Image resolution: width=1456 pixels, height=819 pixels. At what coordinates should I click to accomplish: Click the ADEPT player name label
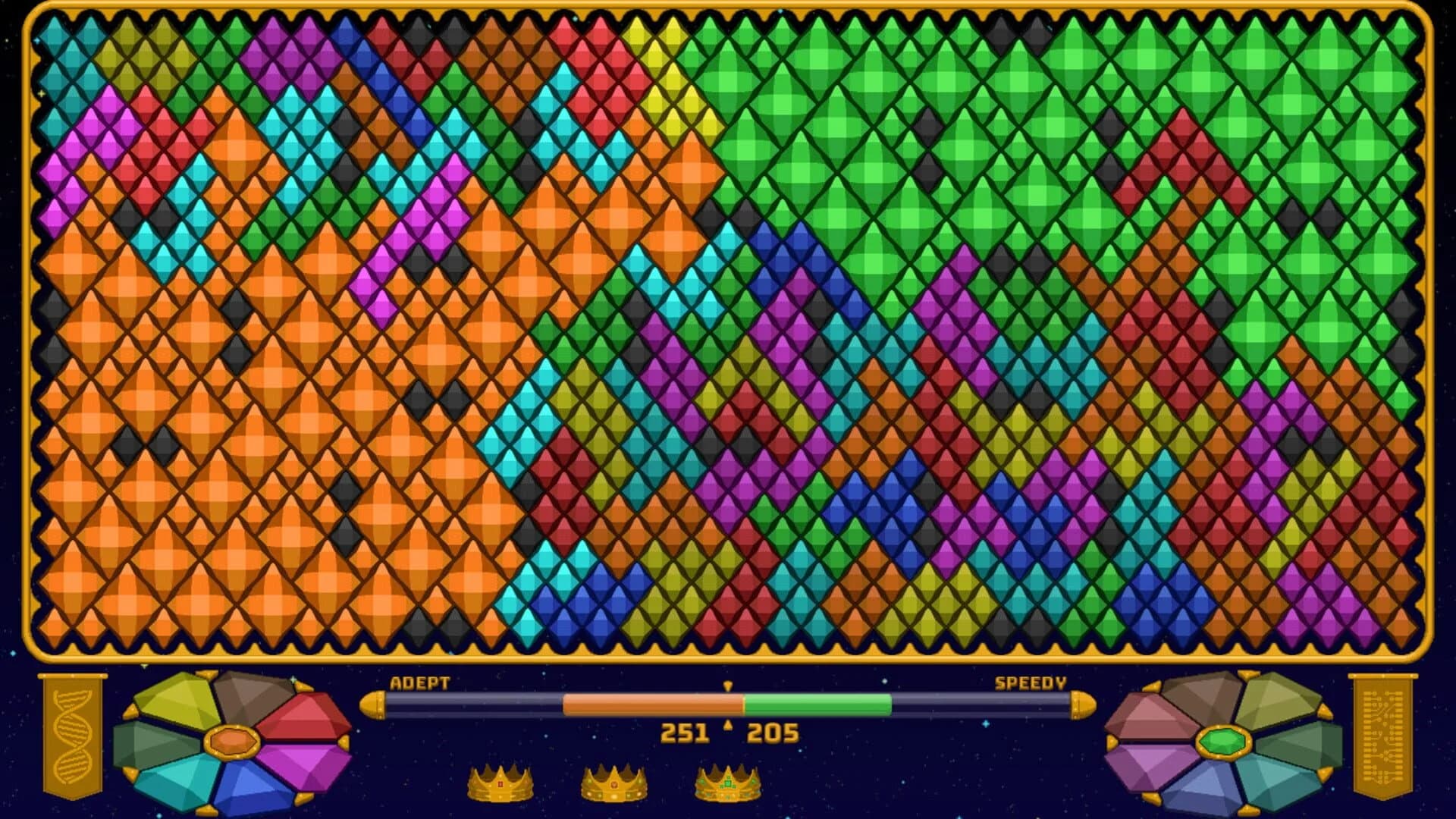point(419,684)
